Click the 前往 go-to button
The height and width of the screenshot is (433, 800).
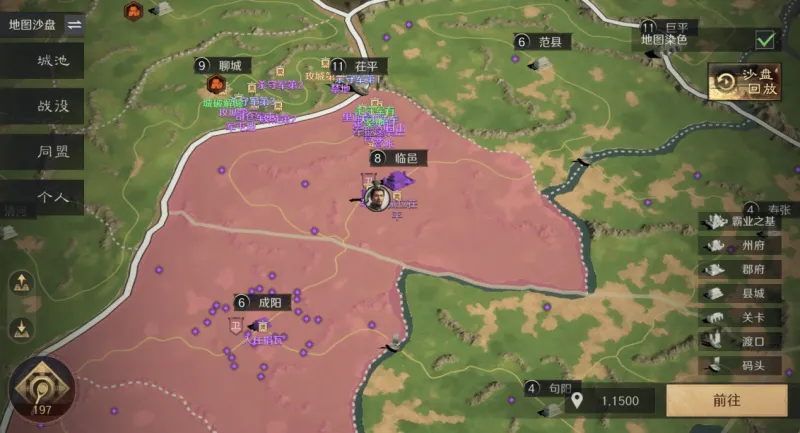click(x=726, y=400)
